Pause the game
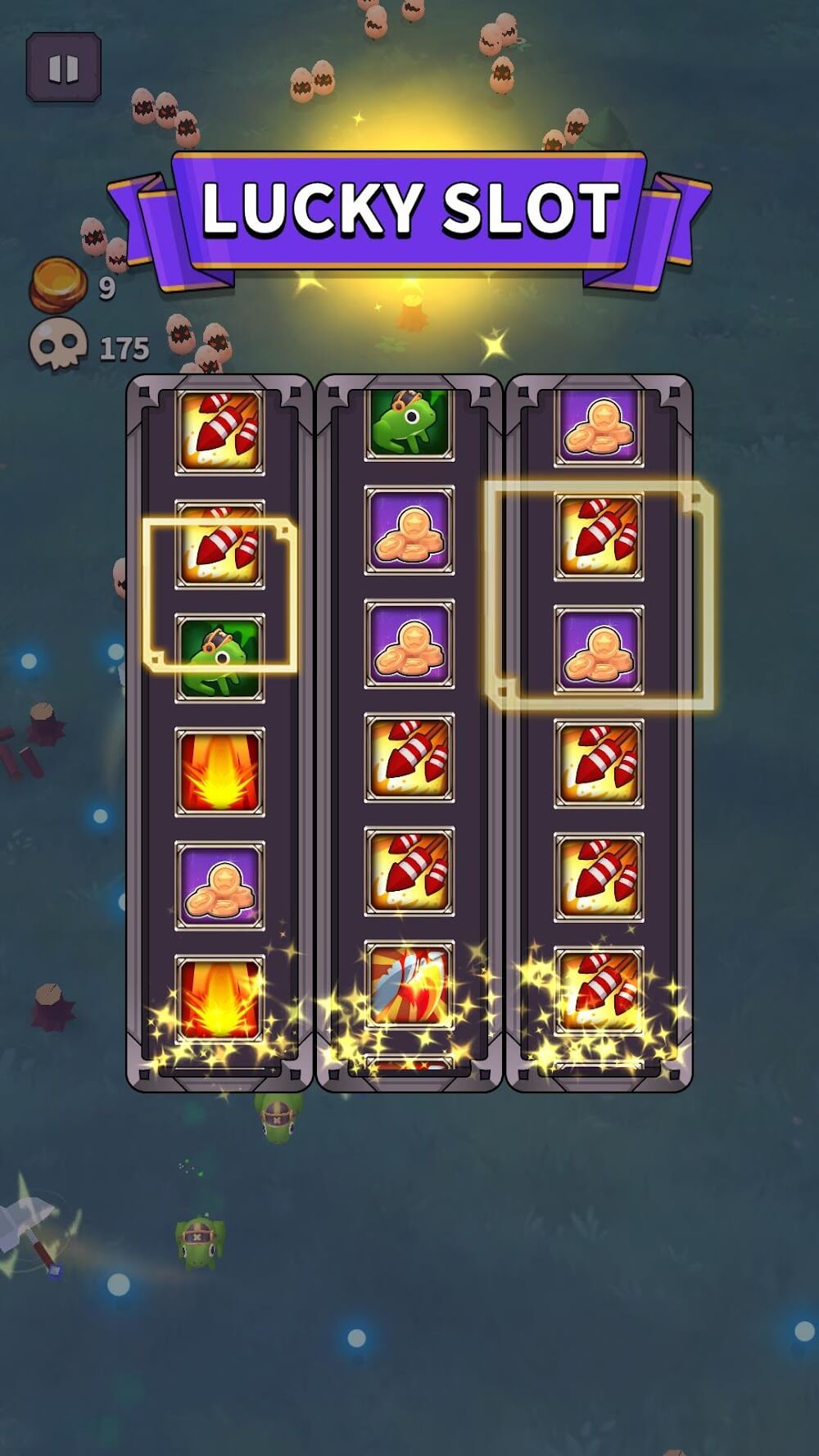This screenshot has width=819, height=1456. pyautogui.click(x=63, y=68)
